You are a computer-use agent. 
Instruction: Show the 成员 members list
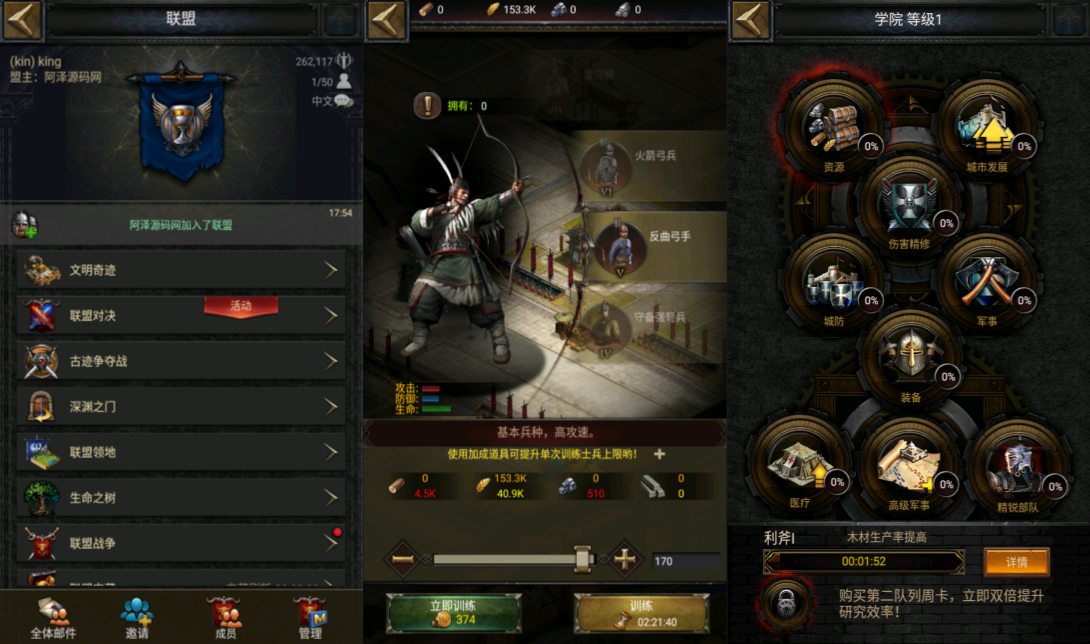226,617
